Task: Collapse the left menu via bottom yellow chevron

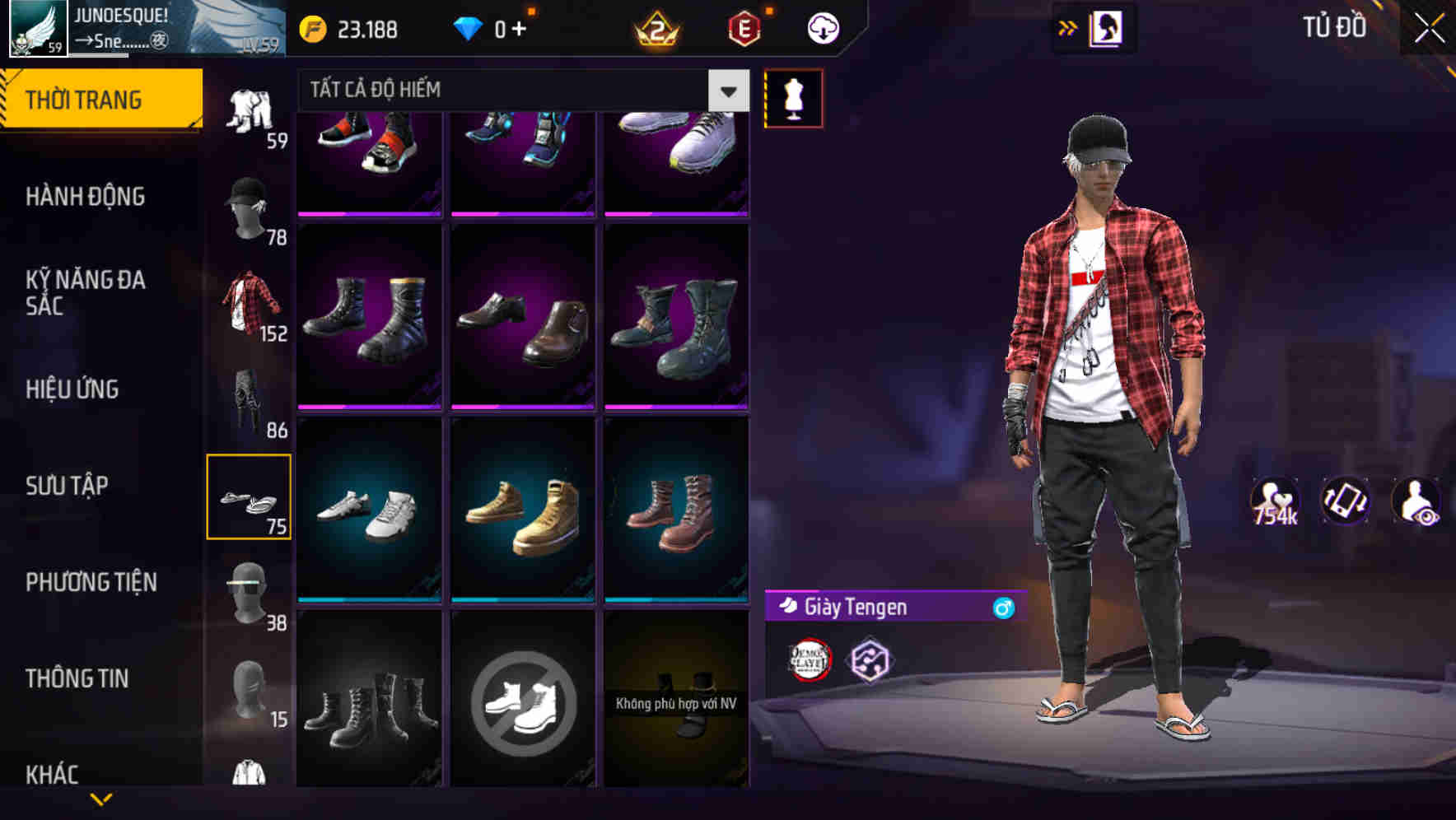Action: (x=99, y=797)
